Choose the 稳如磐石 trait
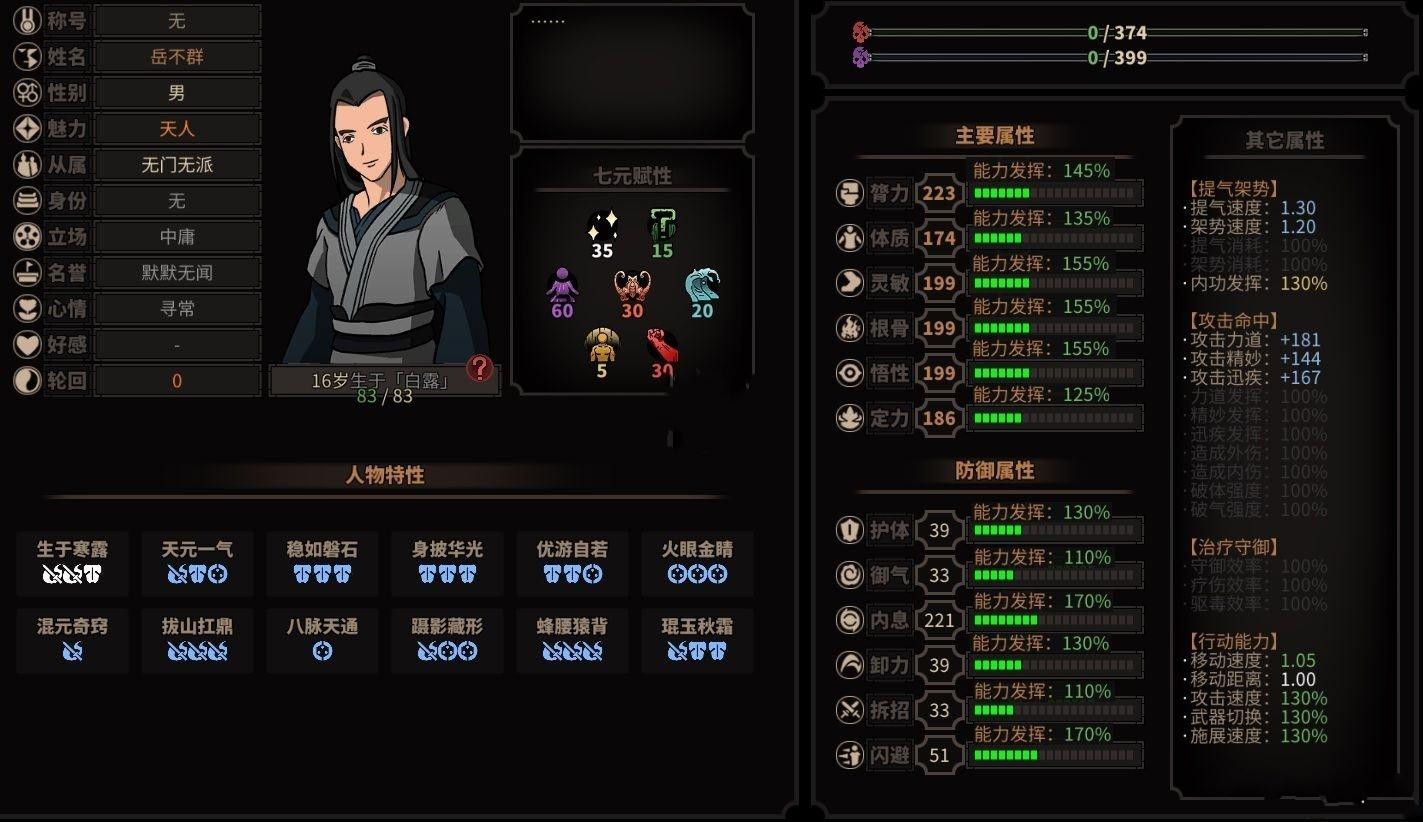The image size is (1423, 822). [x=322, y=562]
